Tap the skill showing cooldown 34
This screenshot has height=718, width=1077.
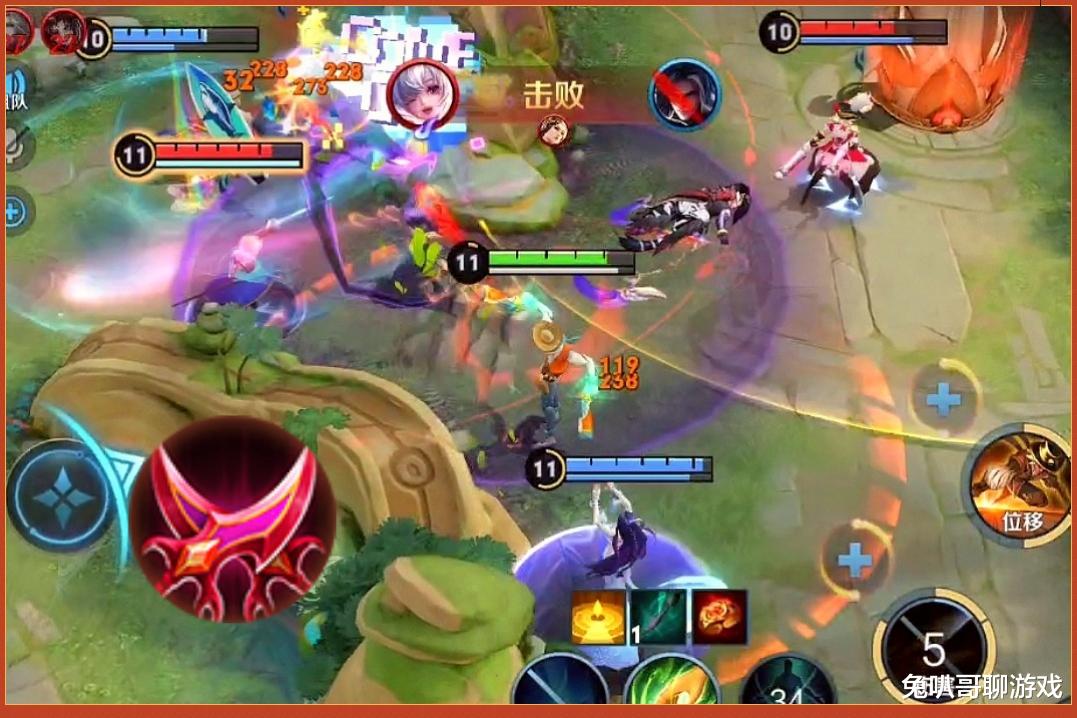(x=788, y=690)
